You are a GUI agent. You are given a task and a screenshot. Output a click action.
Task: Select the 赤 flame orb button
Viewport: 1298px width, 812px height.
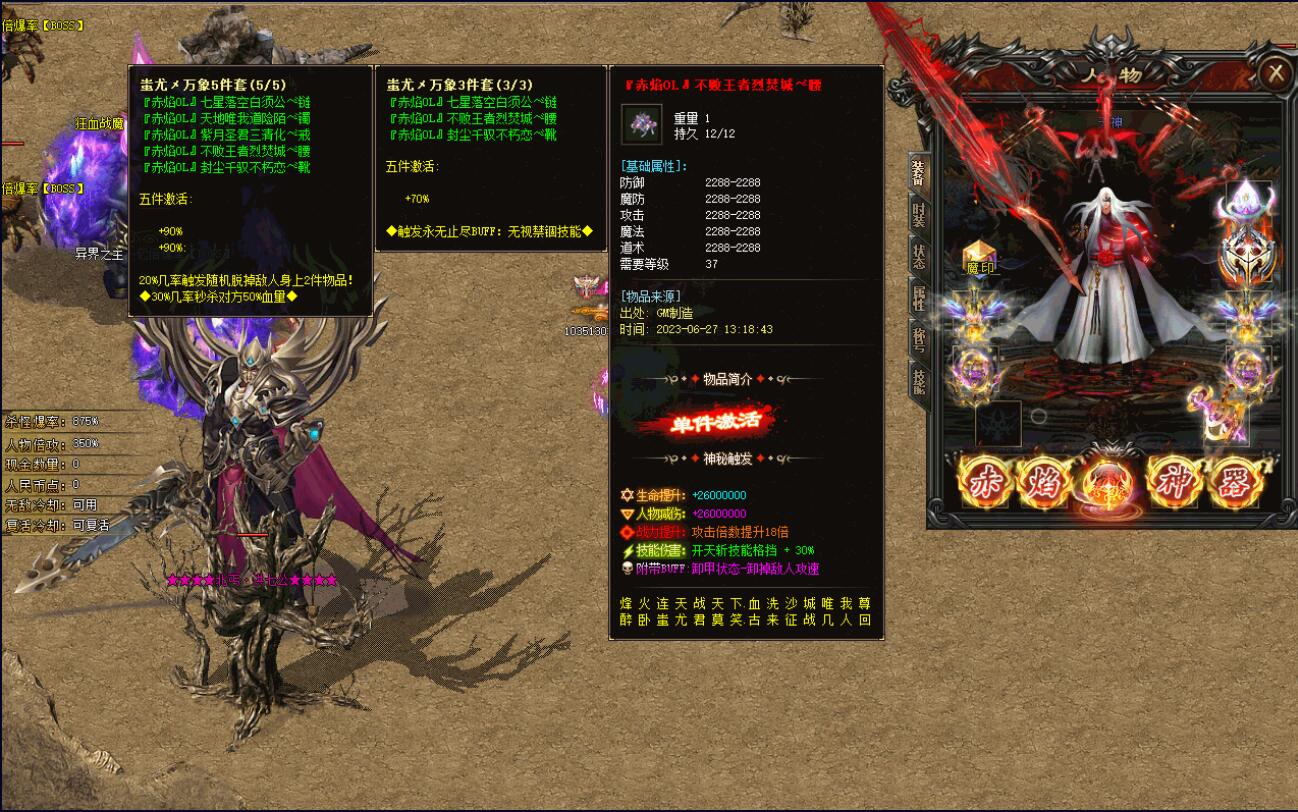(x=984, y=484)
